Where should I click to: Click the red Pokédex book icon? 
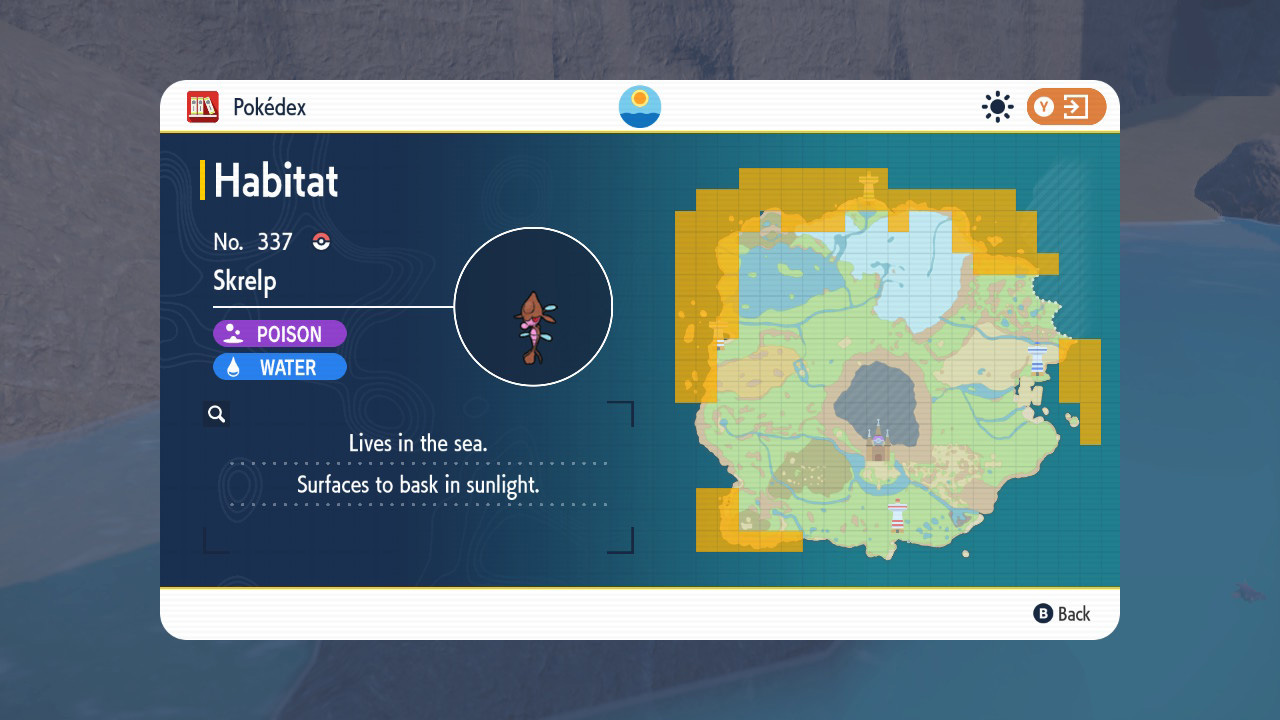pos(202,106)
